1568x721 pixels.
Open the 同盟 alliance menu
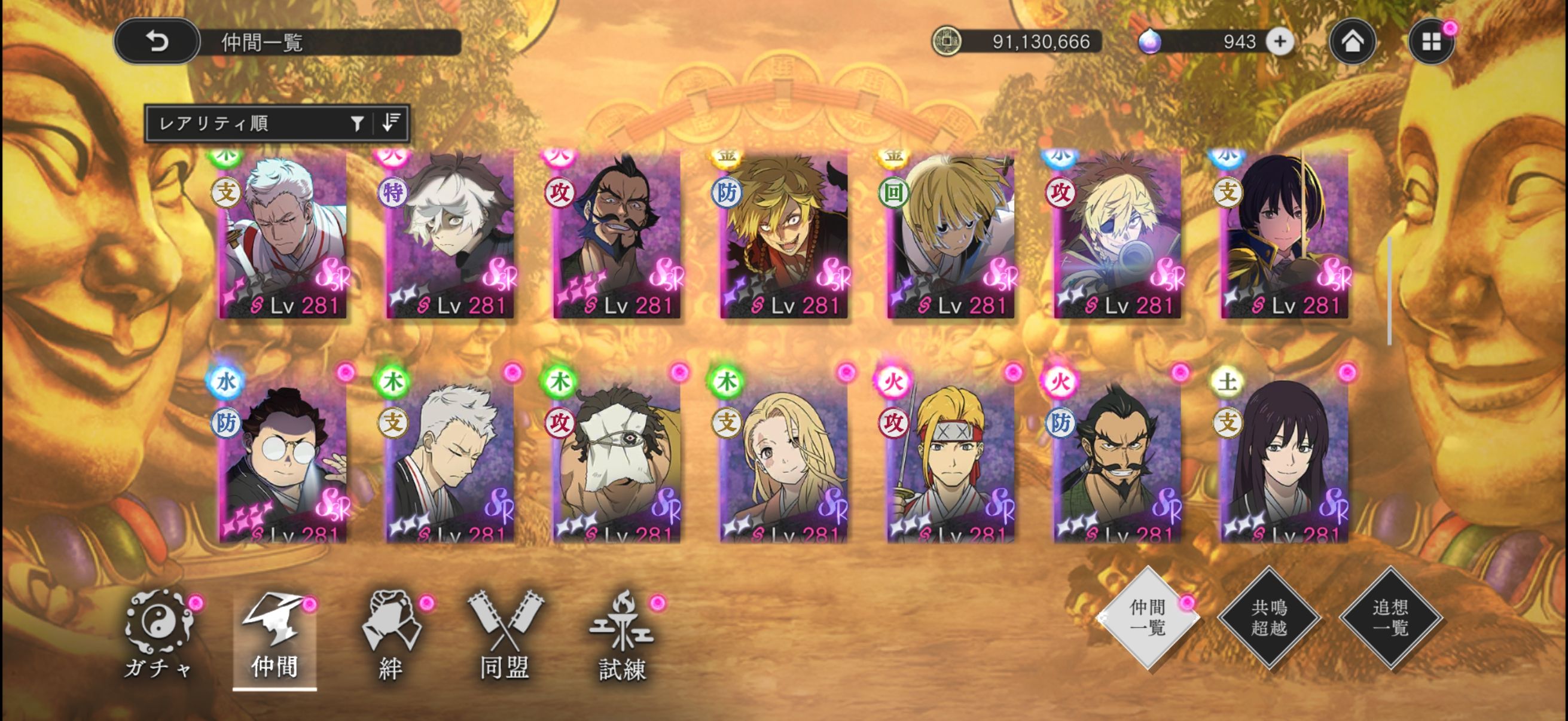pos(505,636)
